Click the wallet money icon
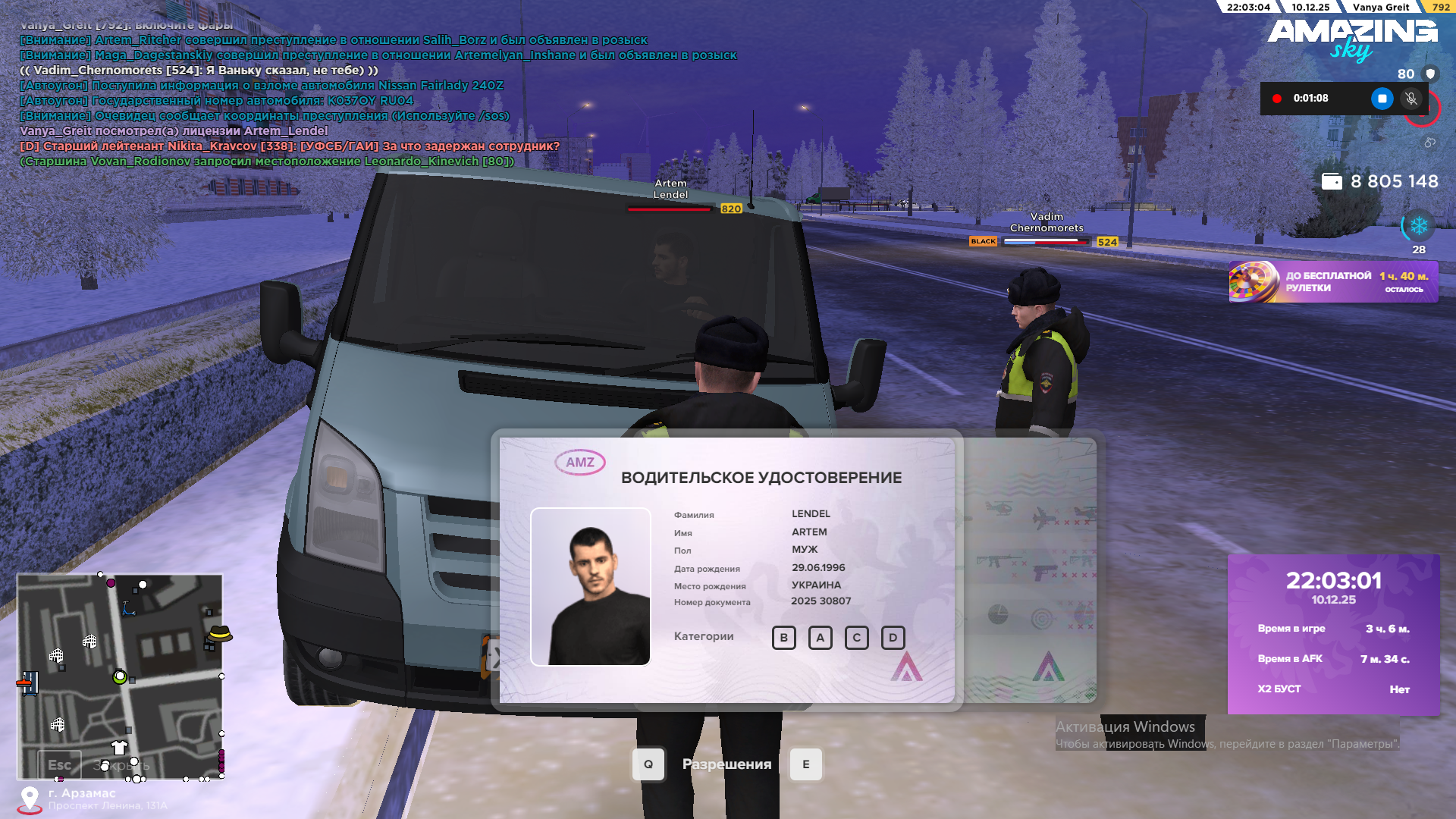The image size is (1456, 819). tap(1332, 182)
